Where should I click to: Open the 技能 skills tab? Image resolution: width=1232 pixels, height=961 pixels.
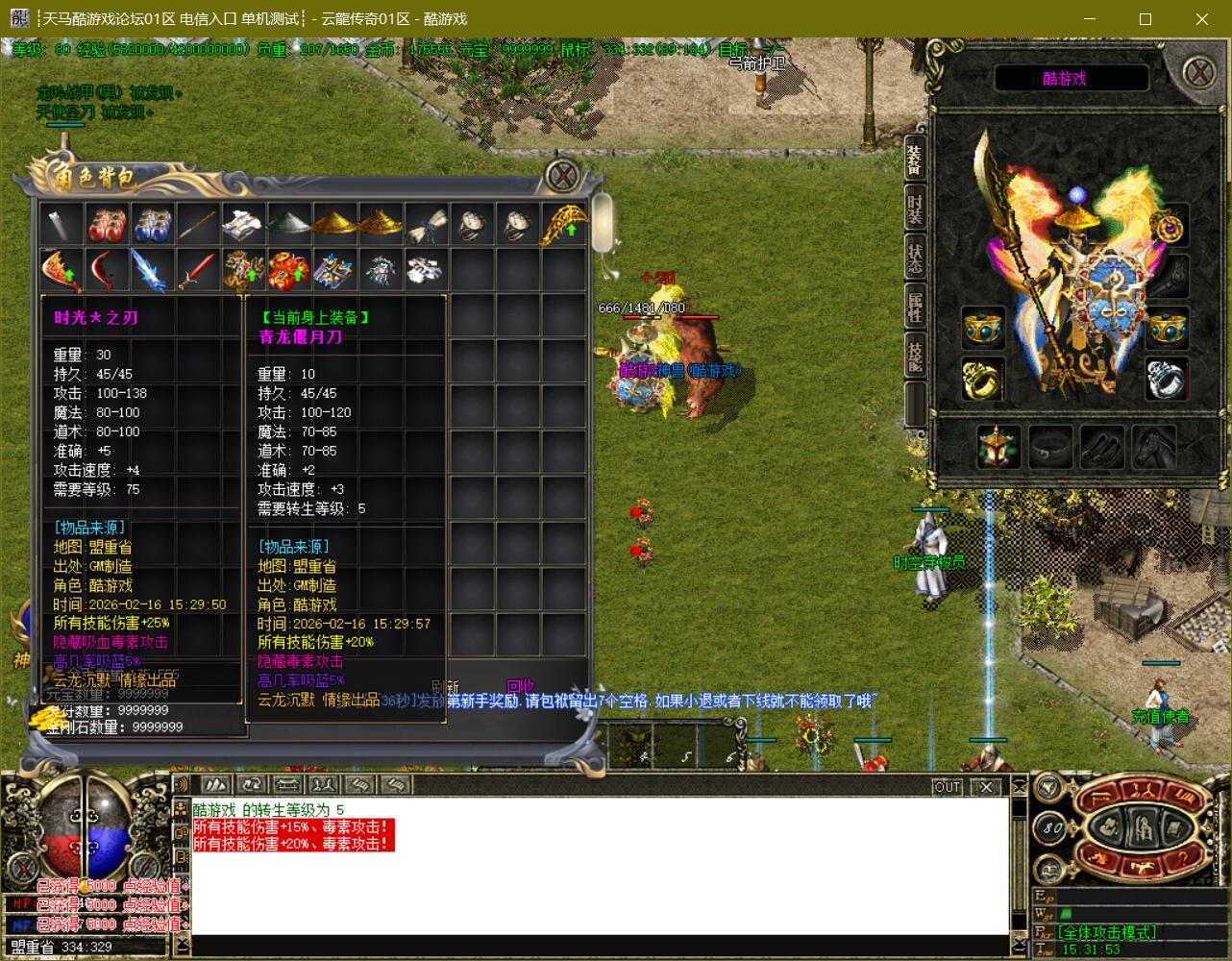915,356
